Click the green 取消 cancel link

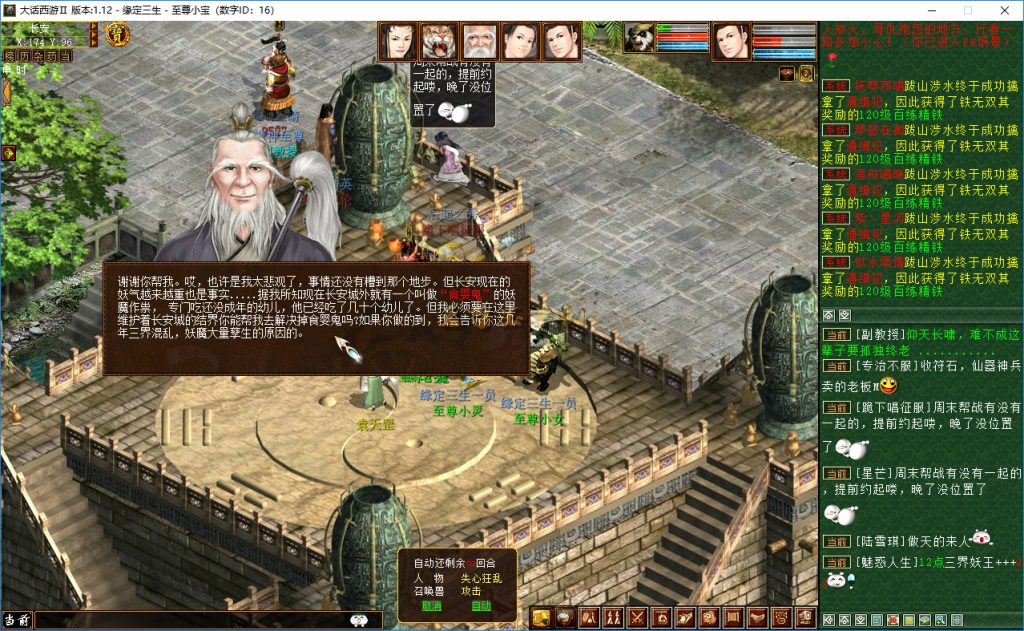point(431,605)
